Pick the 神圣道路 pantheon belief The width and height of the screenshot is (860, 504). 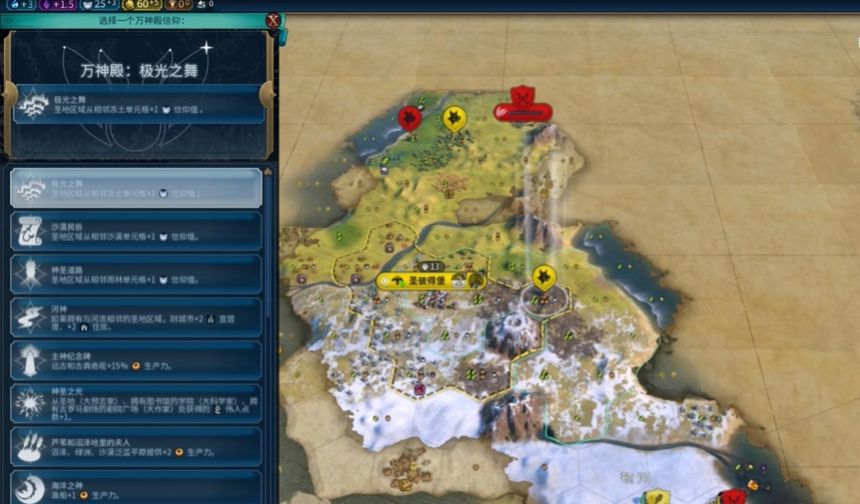136,274
